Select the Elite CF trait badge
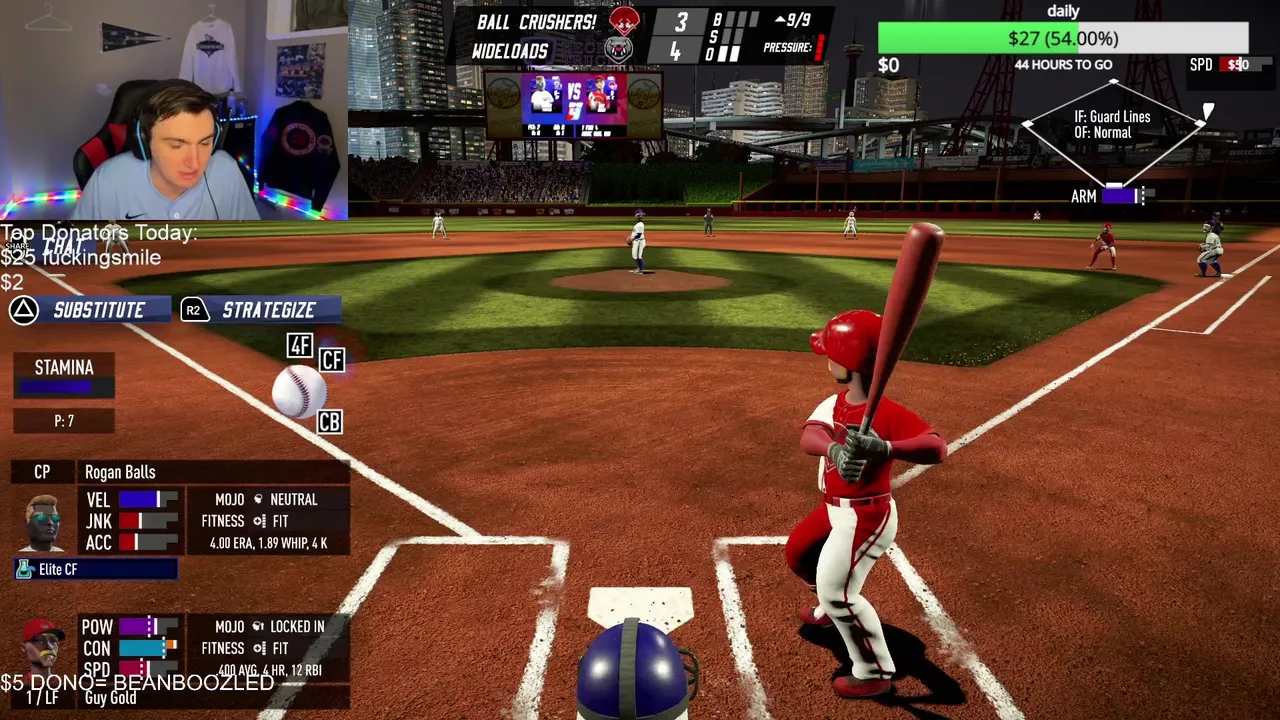1280x720 pixels. [x=96, y=569]
